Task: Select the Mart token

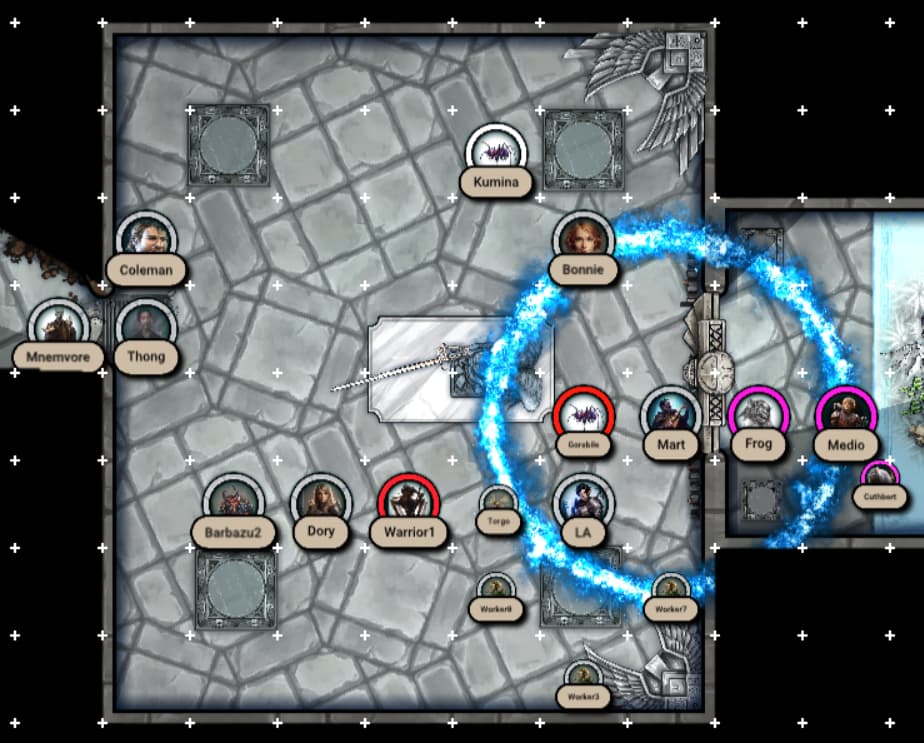Action: (671, 416)
